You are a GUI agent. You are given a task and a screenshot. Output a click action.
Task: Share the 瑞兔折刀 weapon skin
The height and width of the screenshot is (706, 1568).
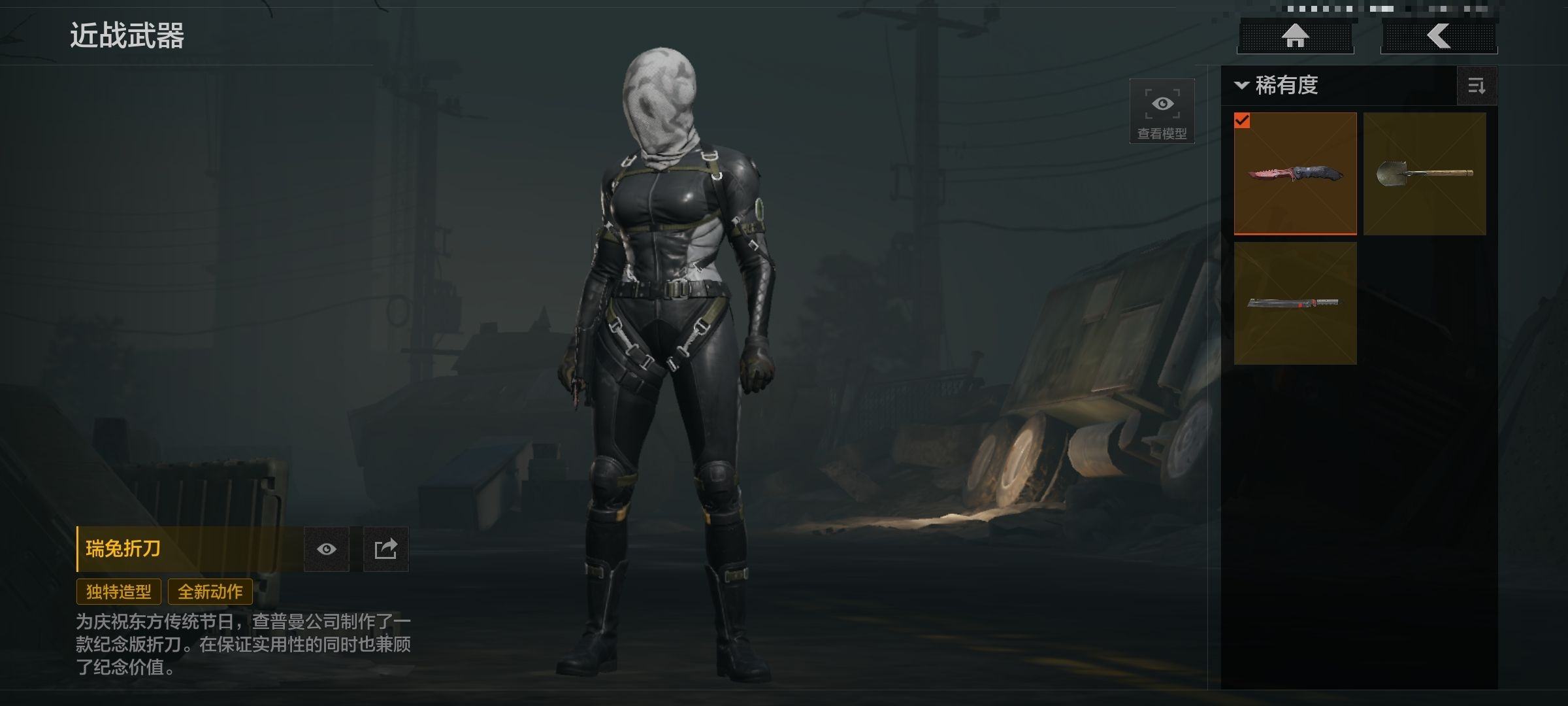385,549
